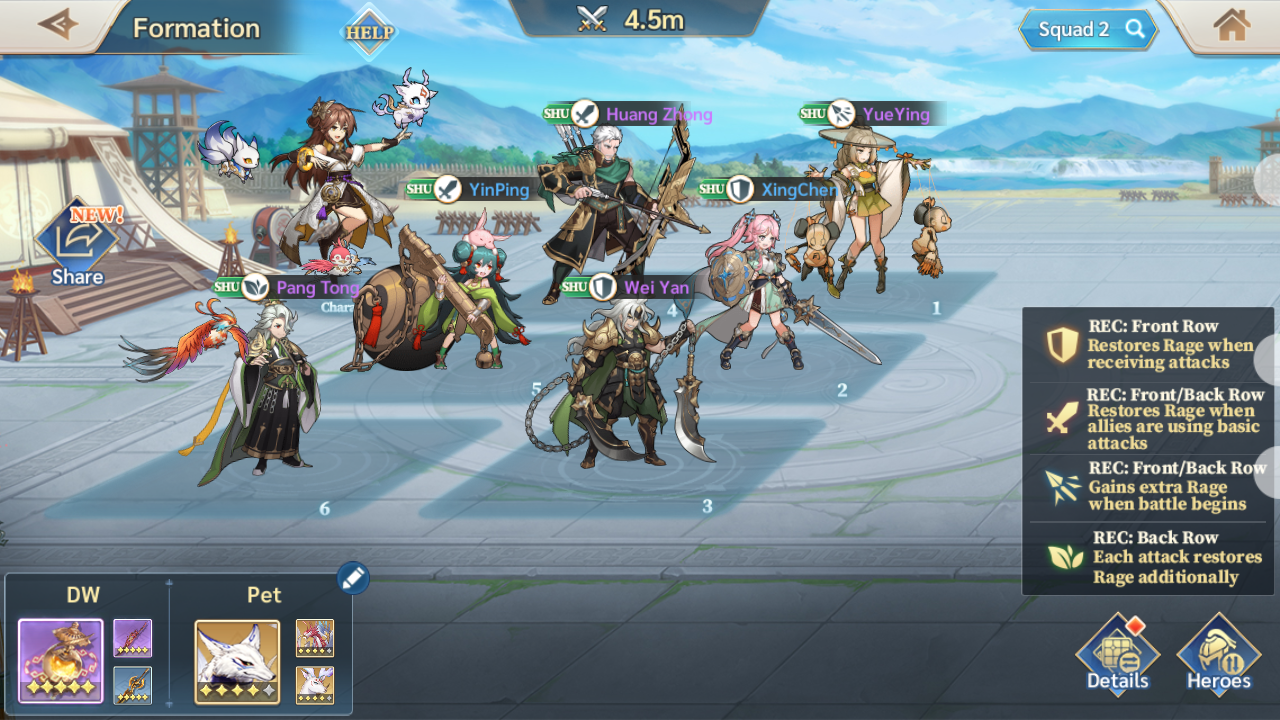The height and width of the screenshot is (720, 1280).
Task: Select the small white rabbit pet slot
Action: coord(315,685)
